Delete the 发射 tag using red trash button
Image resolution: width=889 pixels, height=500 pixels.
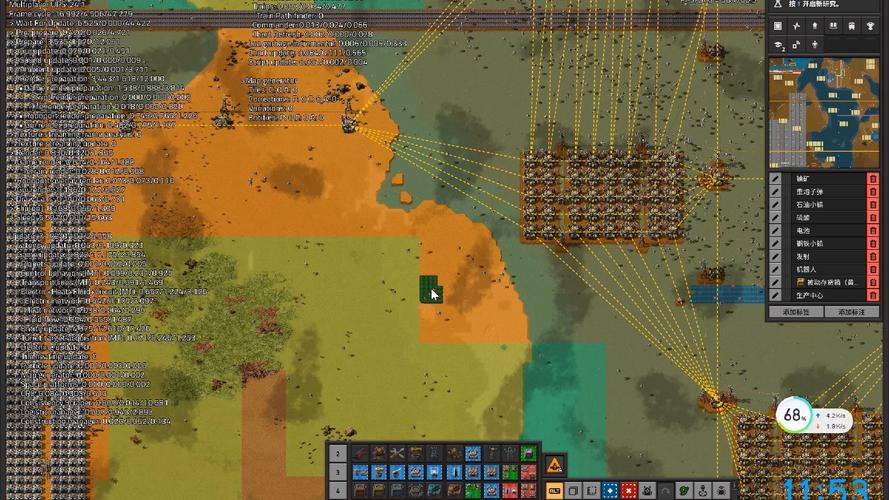[873, 256]
